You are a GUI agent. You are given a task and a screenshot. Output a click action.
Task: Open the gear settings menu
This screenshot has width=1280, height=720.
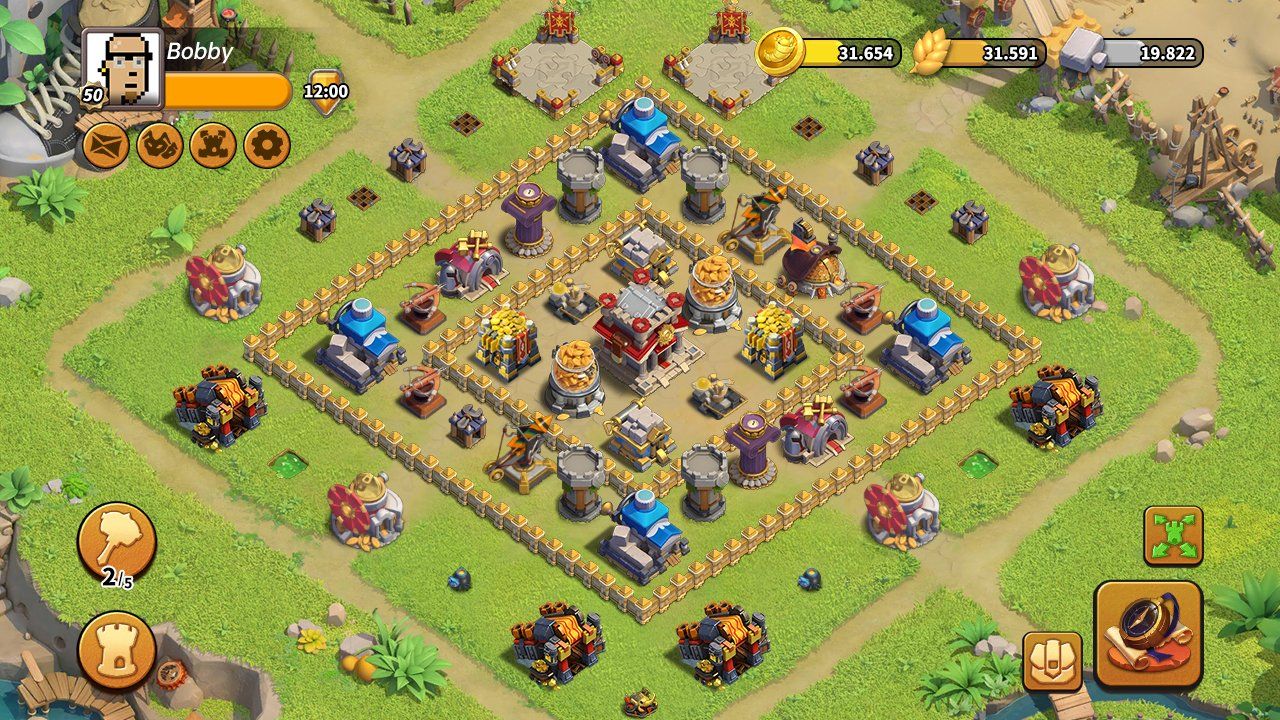pos(267,146)
